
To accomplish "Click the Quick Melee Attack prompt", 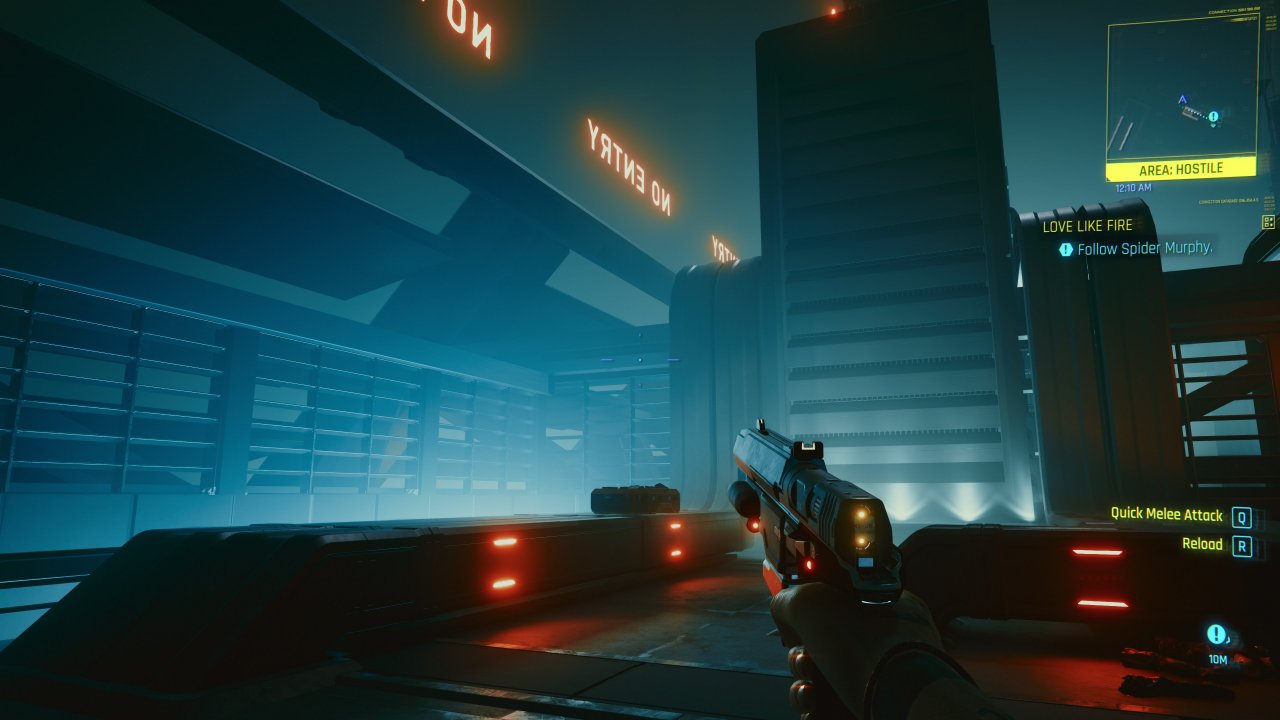I will pos(1166,514).
